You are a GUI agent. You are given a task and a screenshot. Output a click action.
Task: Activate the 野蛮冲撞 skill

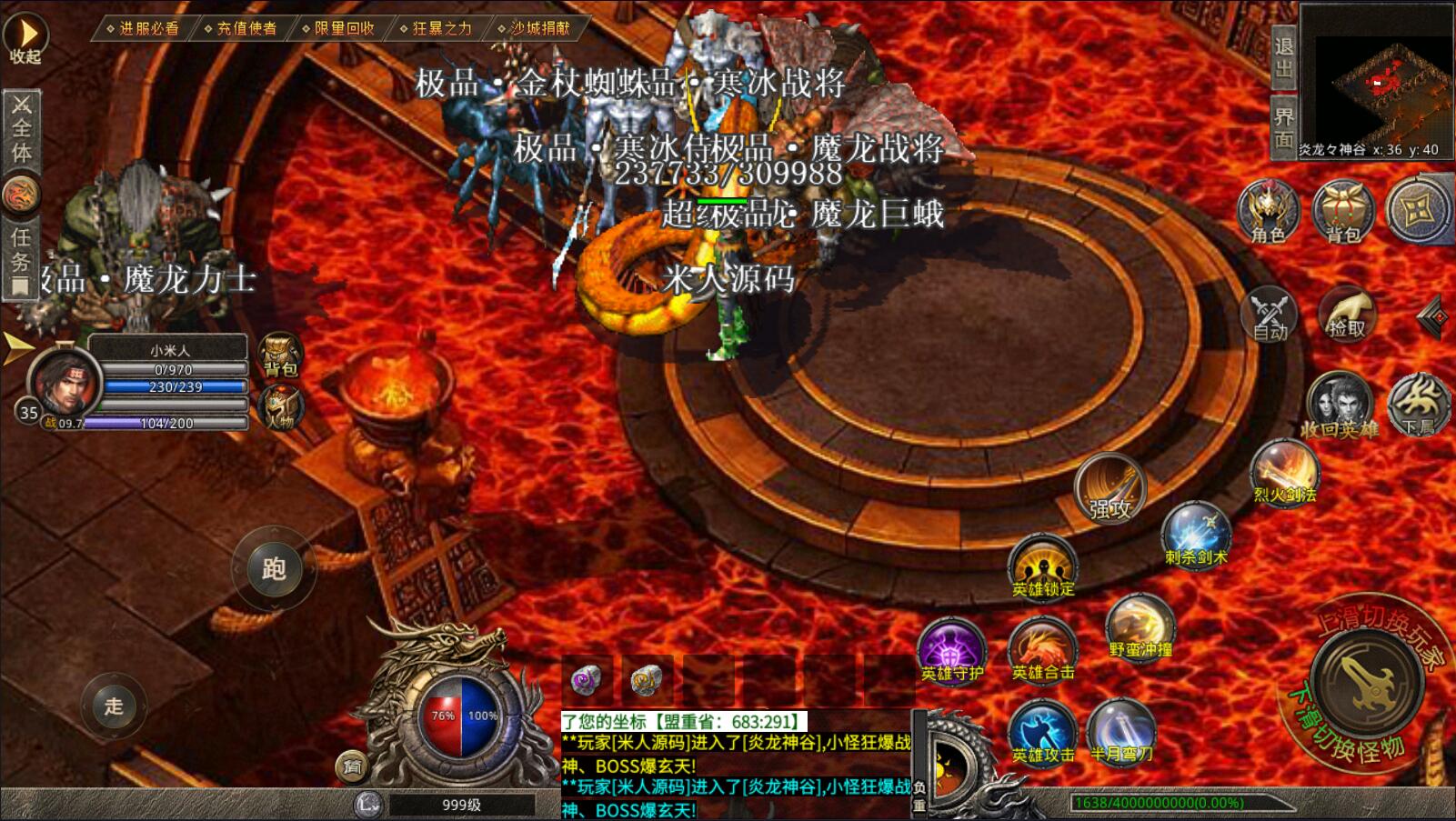click(1140, 626)
